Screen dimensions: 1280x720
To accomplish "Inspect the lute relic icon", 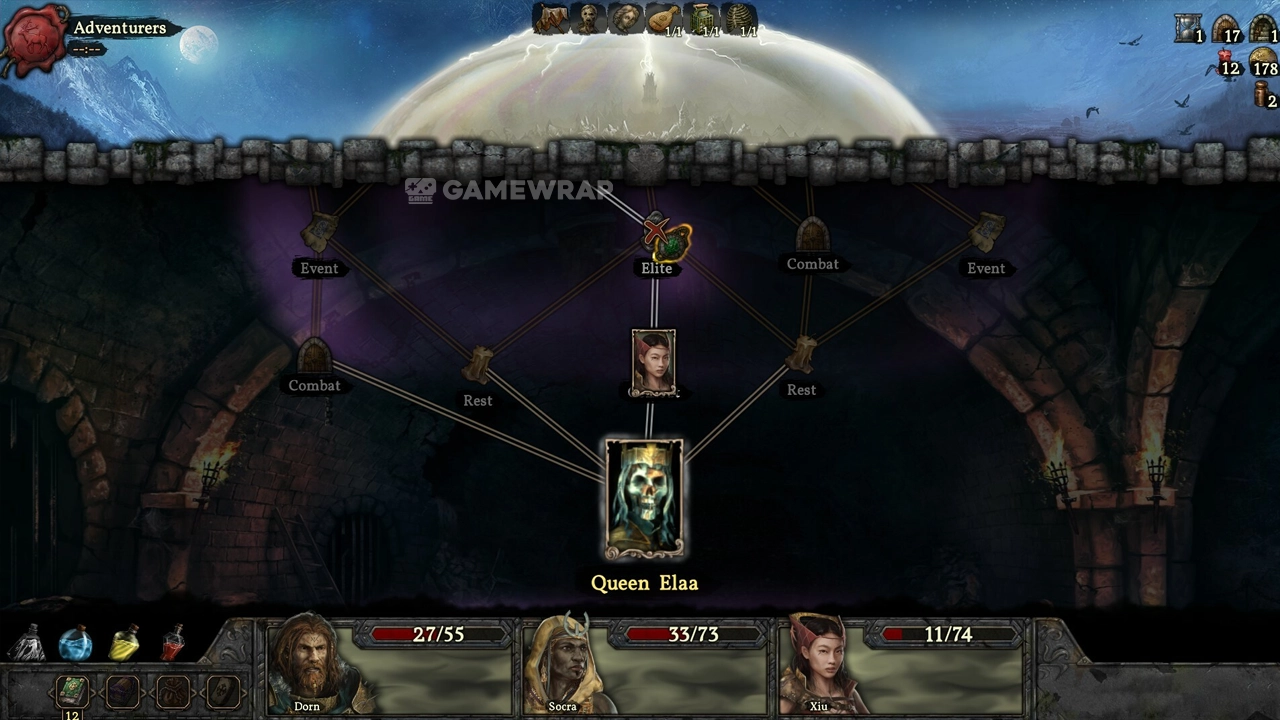I will pyautogui.click(x=663, y=18).
